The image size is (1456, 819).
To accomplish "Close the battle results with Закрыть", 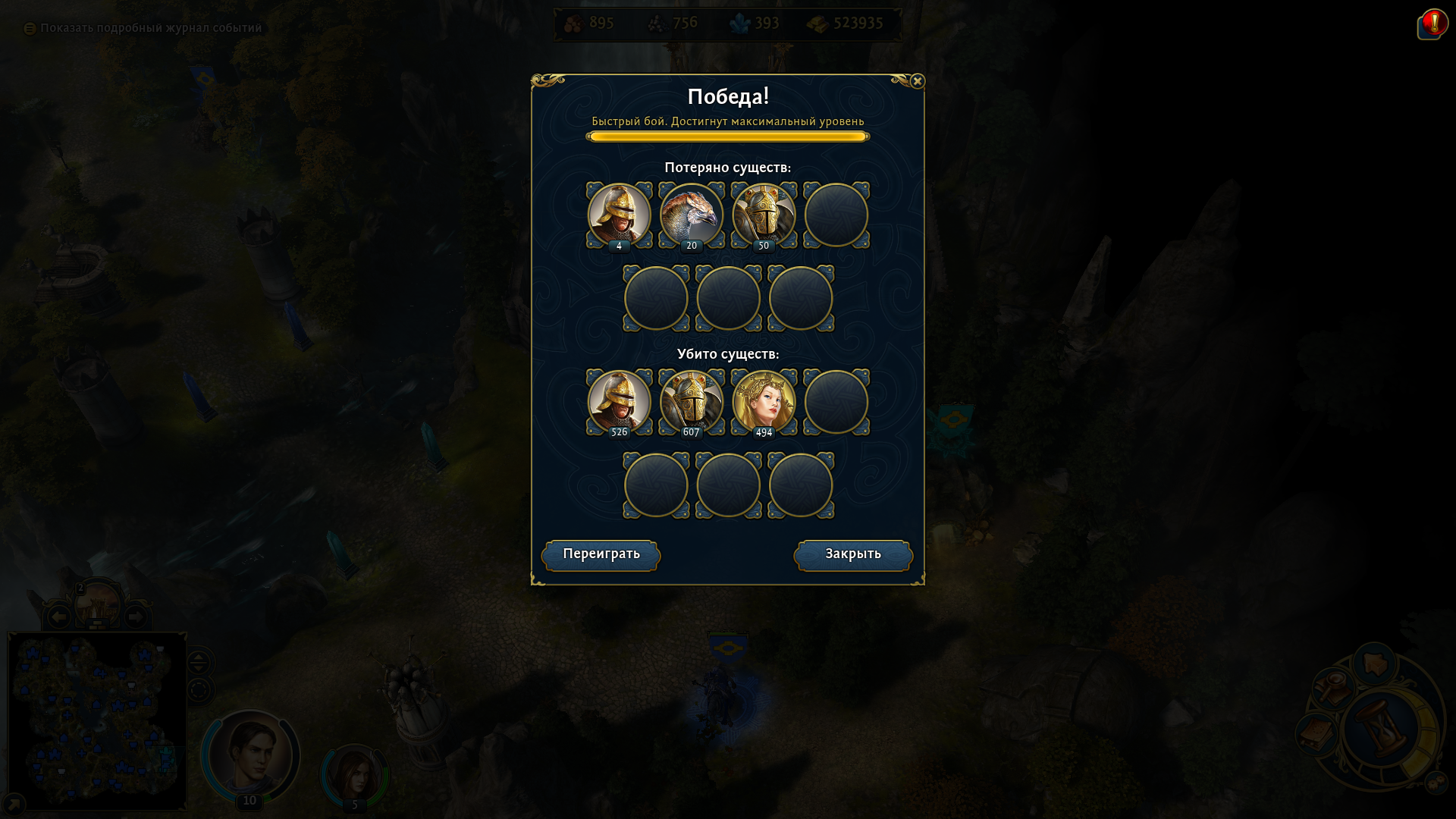I will [853, 554].
